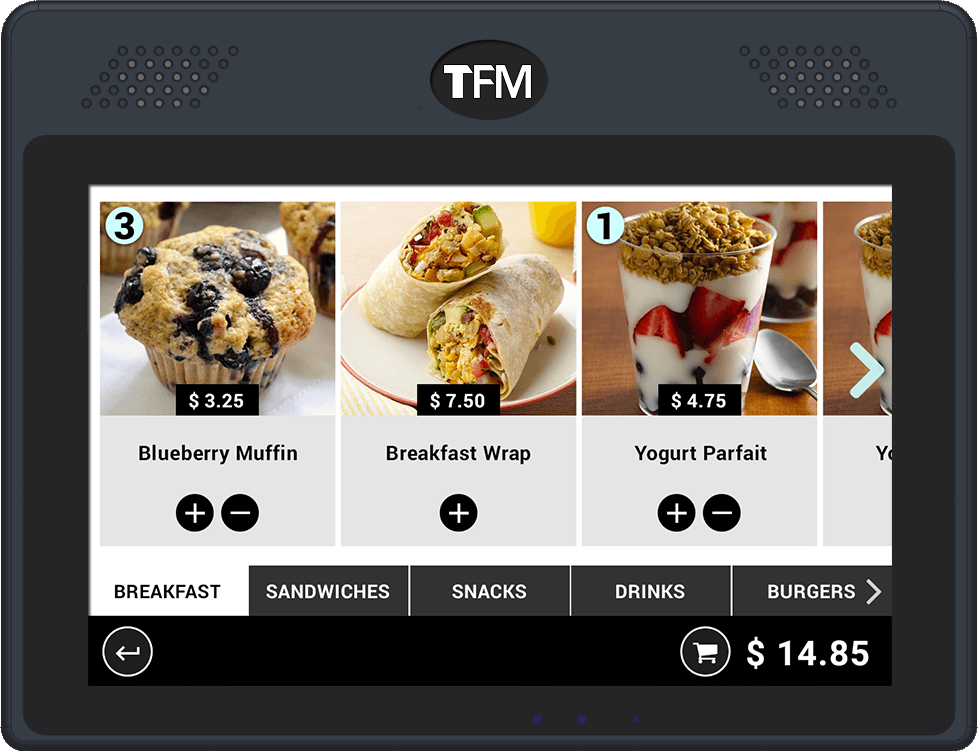Tap the Breakfast Wrap photo
The image size is (978, 751).
(458, 300)
